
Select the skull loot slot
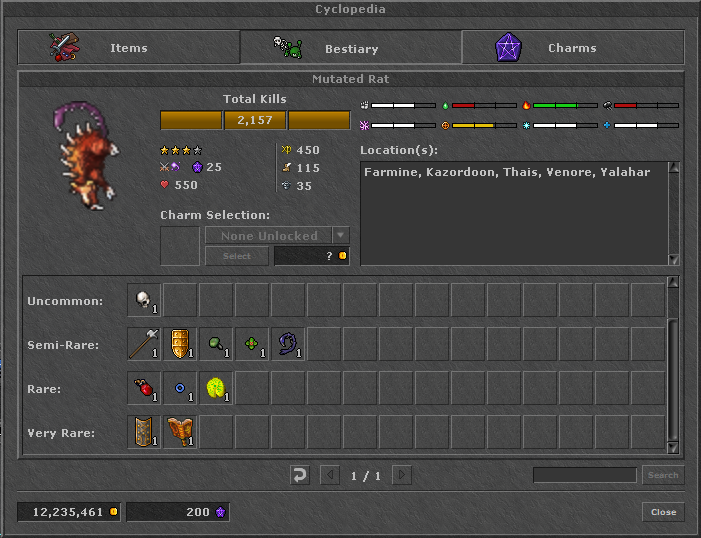[144, 301]
